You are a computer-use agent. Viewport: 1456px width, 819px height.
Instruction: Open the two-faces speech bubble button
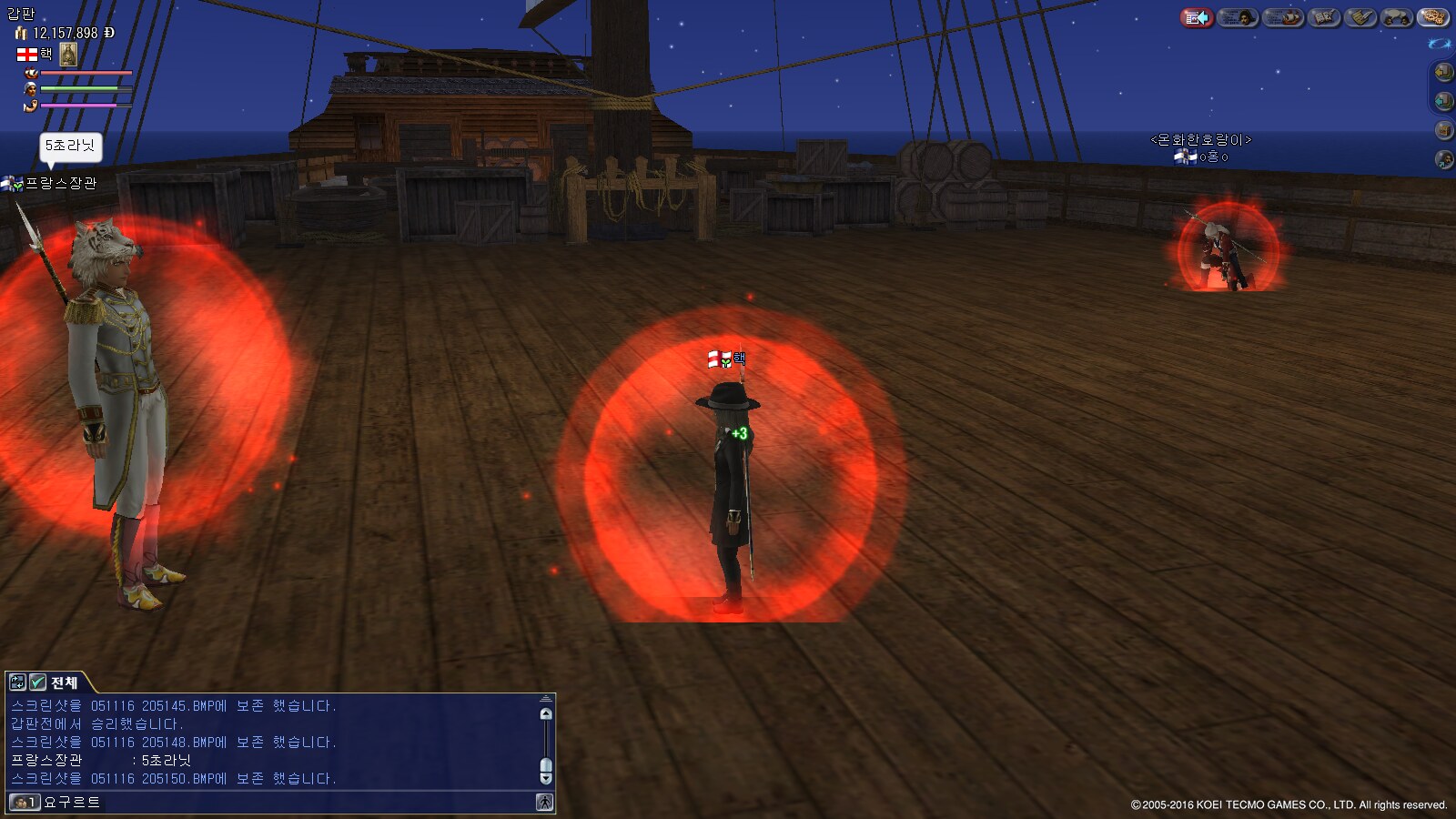coord(1397,17)
